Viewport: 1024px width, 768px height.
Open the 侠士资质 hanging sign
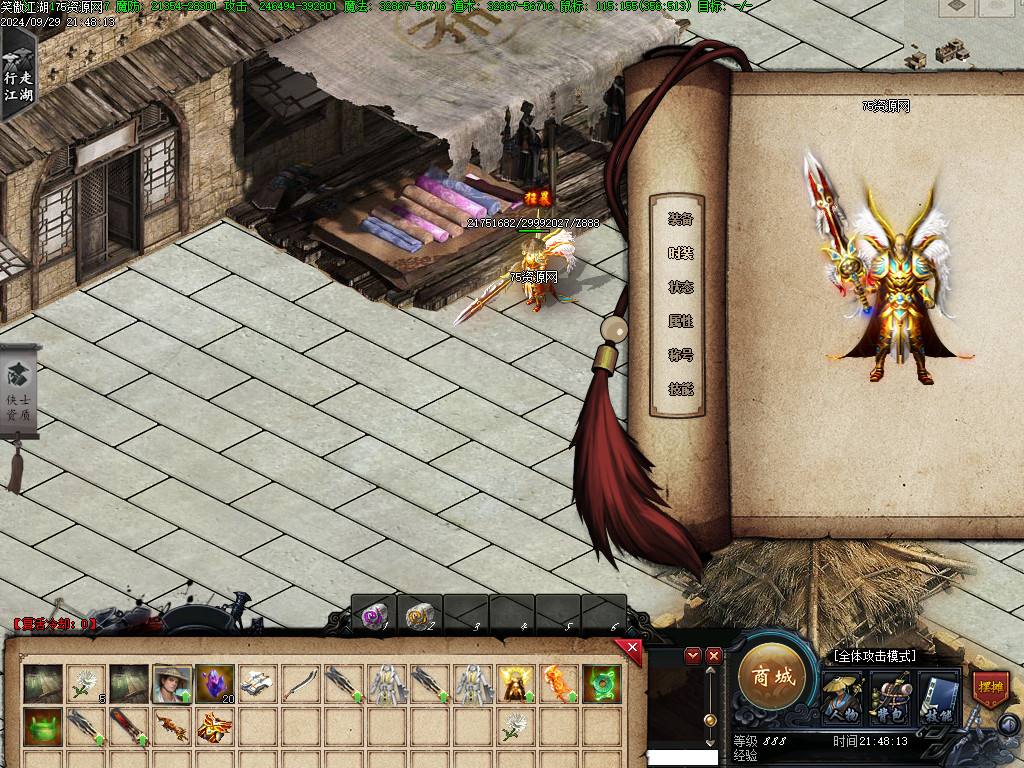(x=19, y=390)
